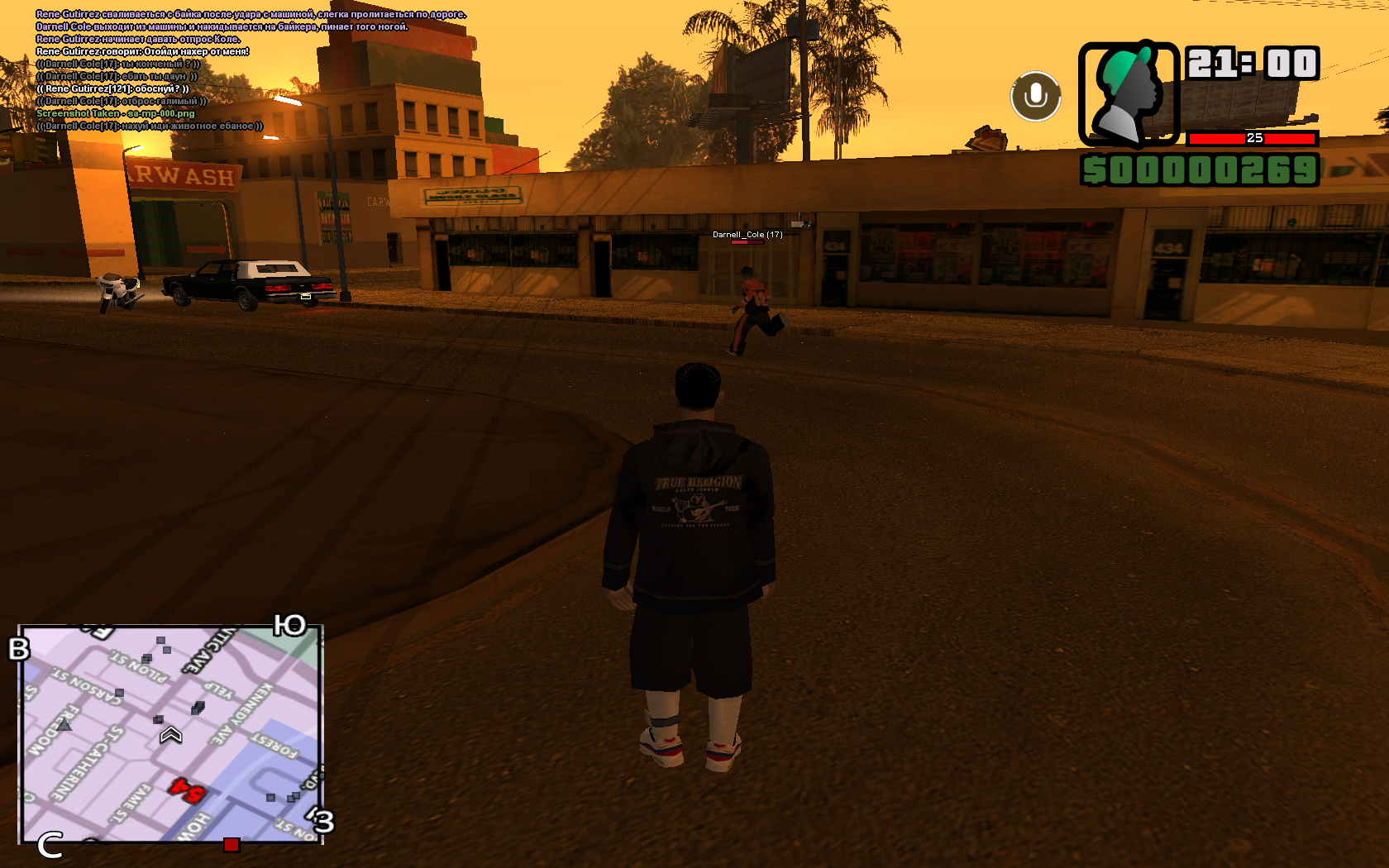The image size is (1389, 868).
Task: Click the chat log messages
Action: [248, 70]
